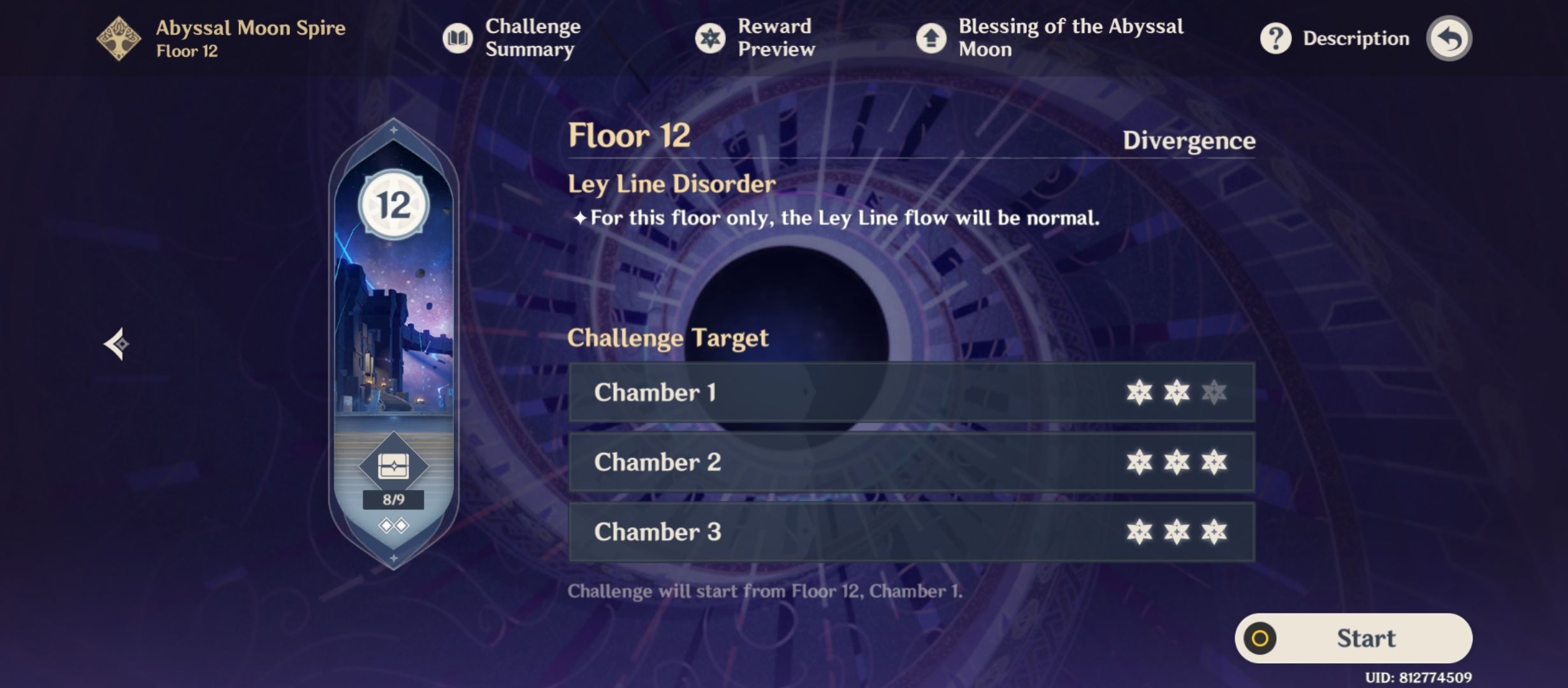Viewport: 1568px width, 688px height.
Task: Select the third star on Chamber 1
Action: click(x=1213, y=393)
